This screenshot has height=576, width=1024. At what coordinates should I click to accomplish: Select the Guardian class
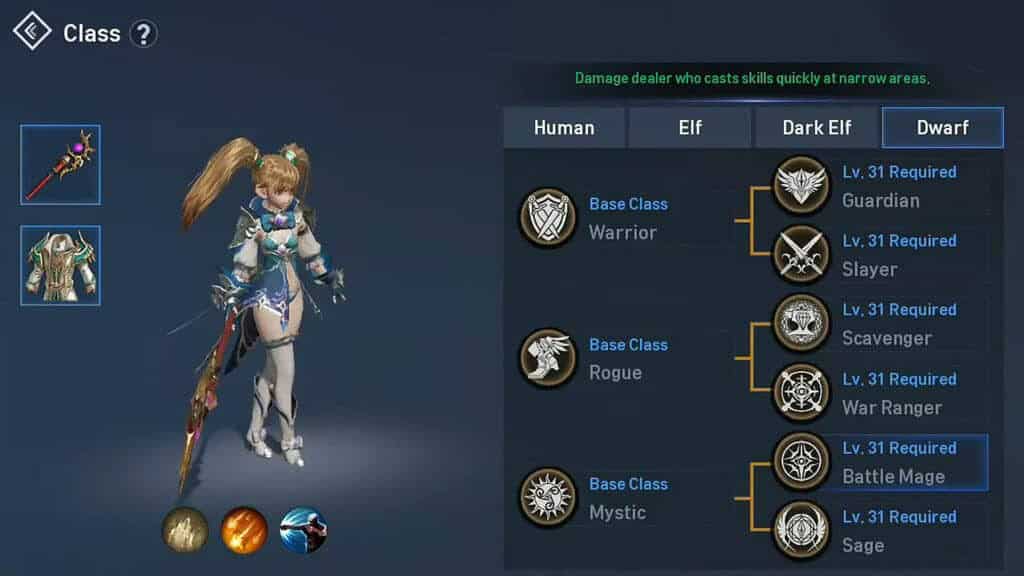(802, 186)
